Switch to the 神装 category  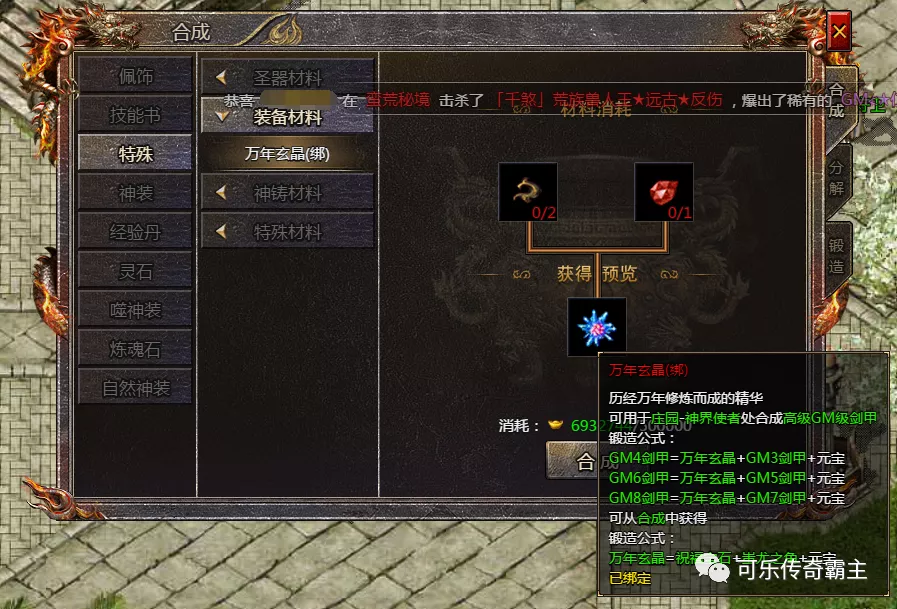point(135,192)
